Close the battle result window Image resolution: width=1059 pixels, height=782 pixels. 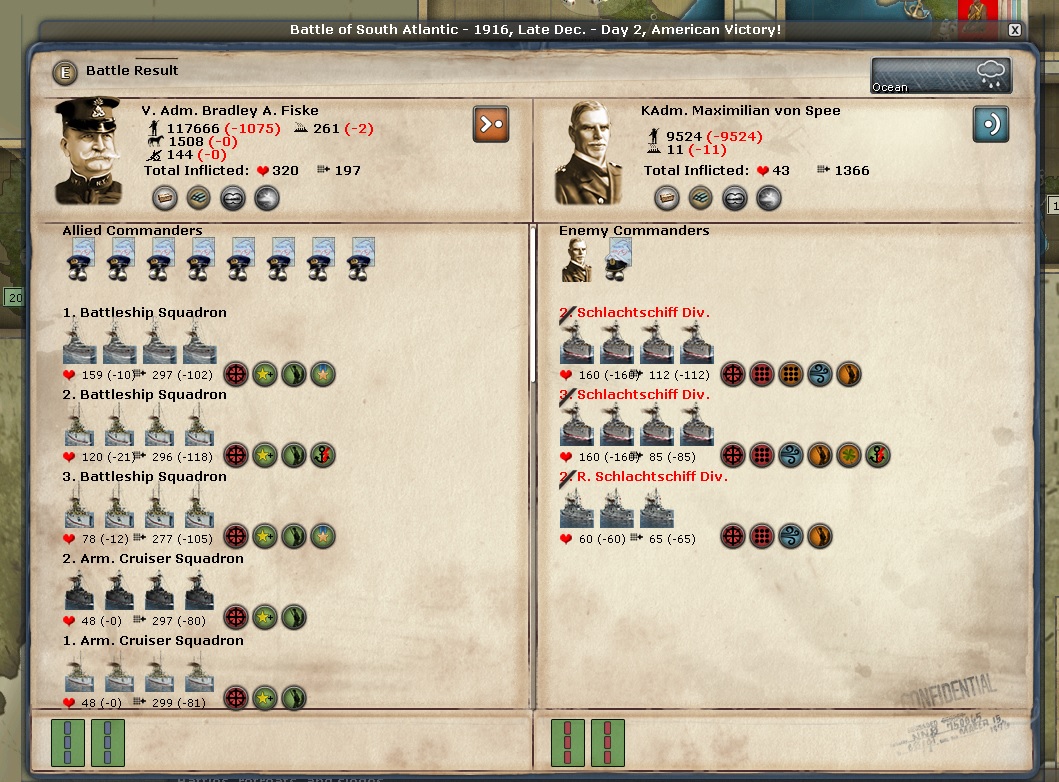1015,30
